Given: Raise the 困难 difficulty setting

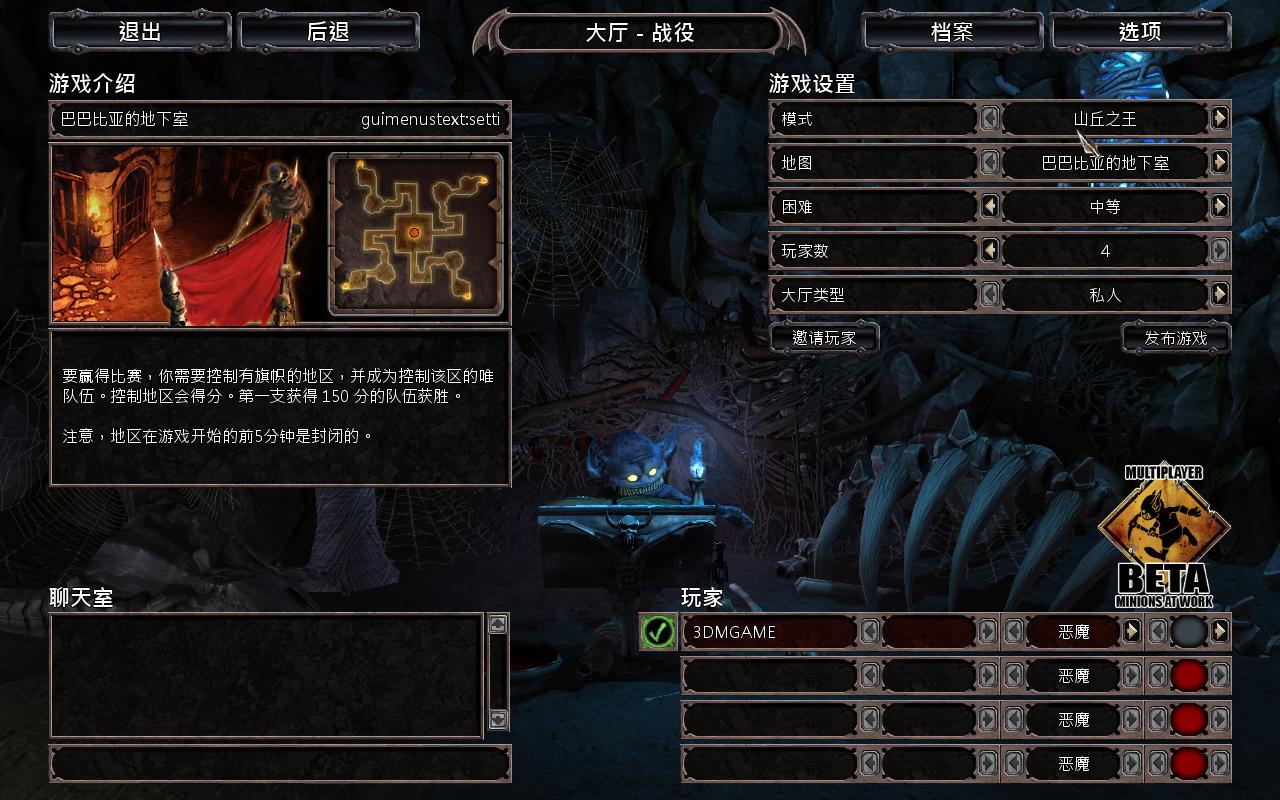Looking at the screenshot, I should click(1219, 207).
